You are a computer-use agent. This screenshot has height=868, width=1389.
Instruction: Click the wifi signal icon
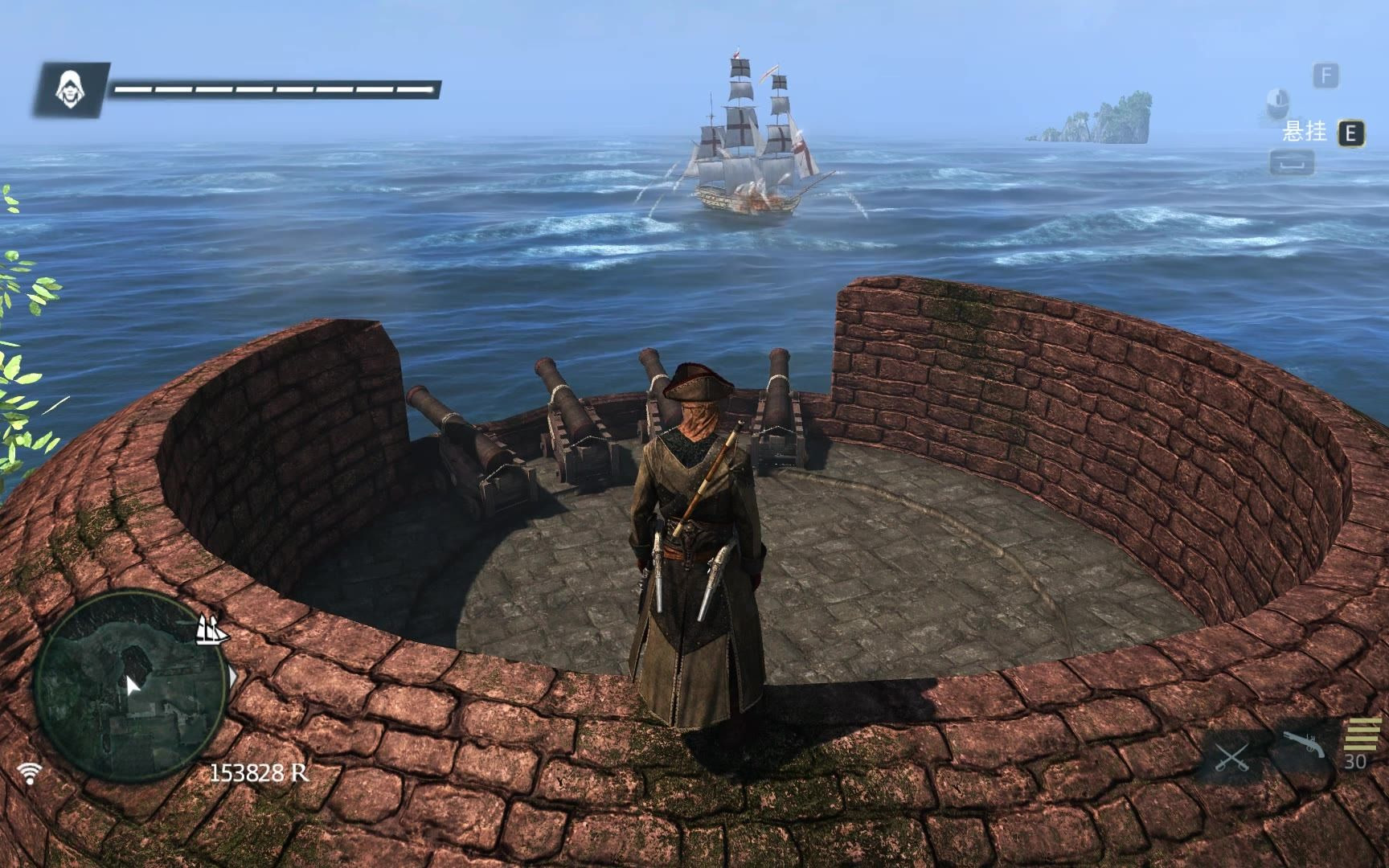31,773
